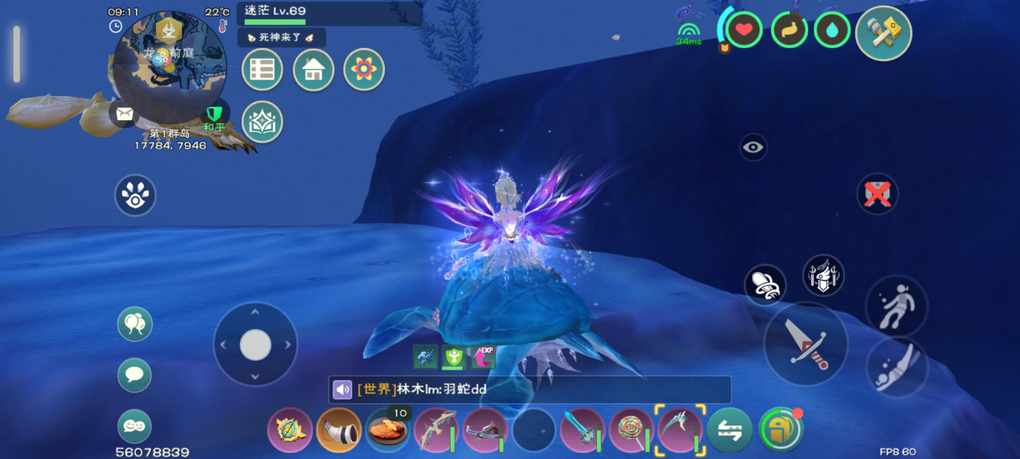The image size is (1020, 459).
Task: Open the mail envelope icon
Action: click(124, 114)
